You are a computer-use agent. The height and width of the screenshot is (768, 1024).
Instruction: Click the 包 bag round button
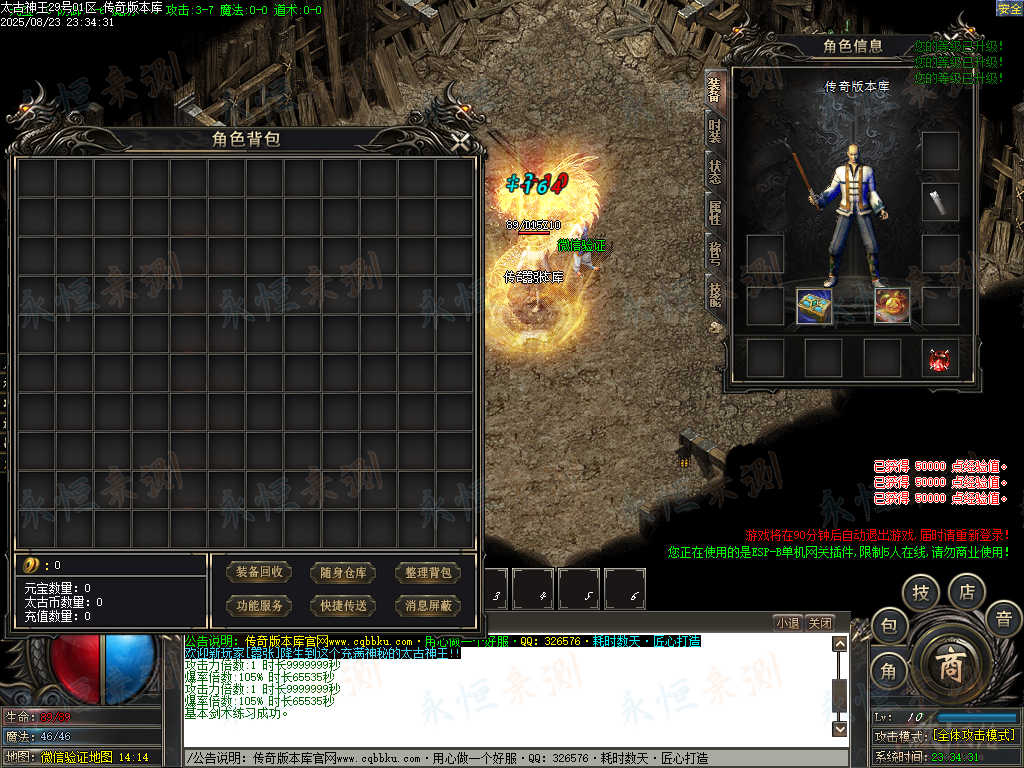click(889, 627)
